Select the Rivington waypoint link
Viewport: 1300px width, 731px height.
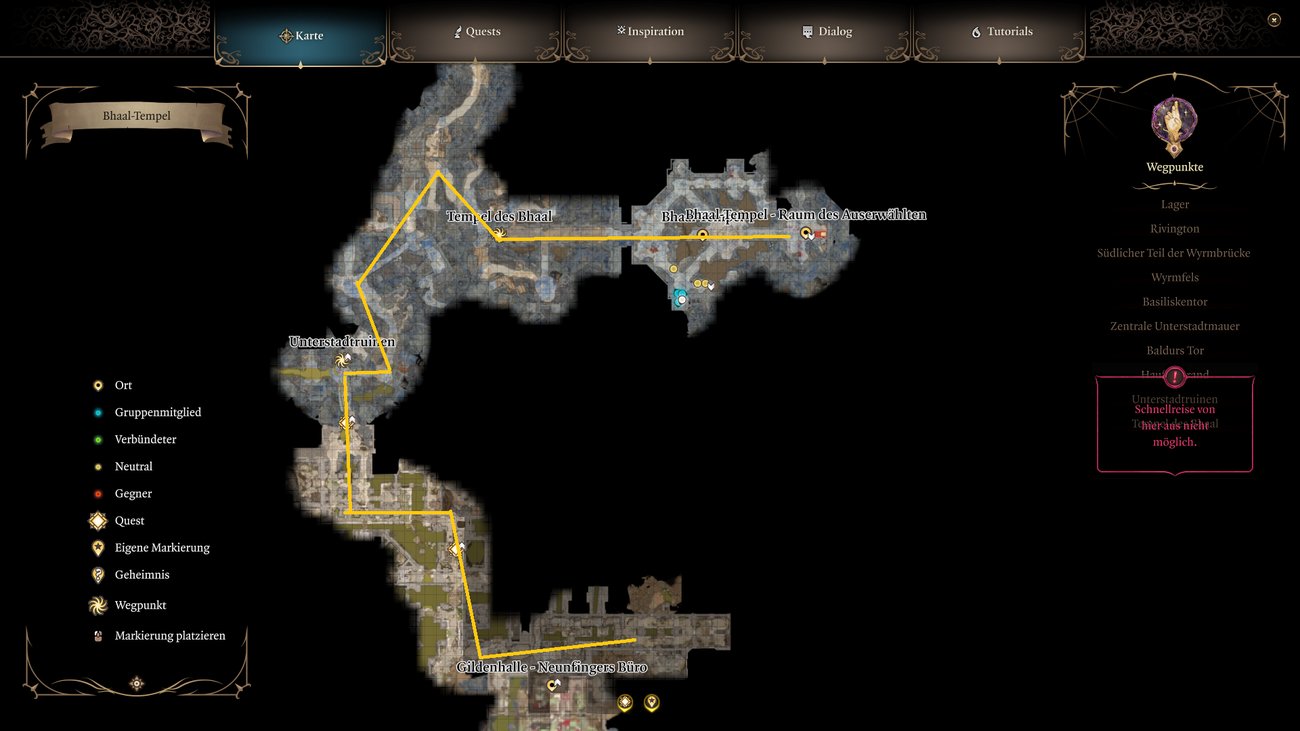1174,228
